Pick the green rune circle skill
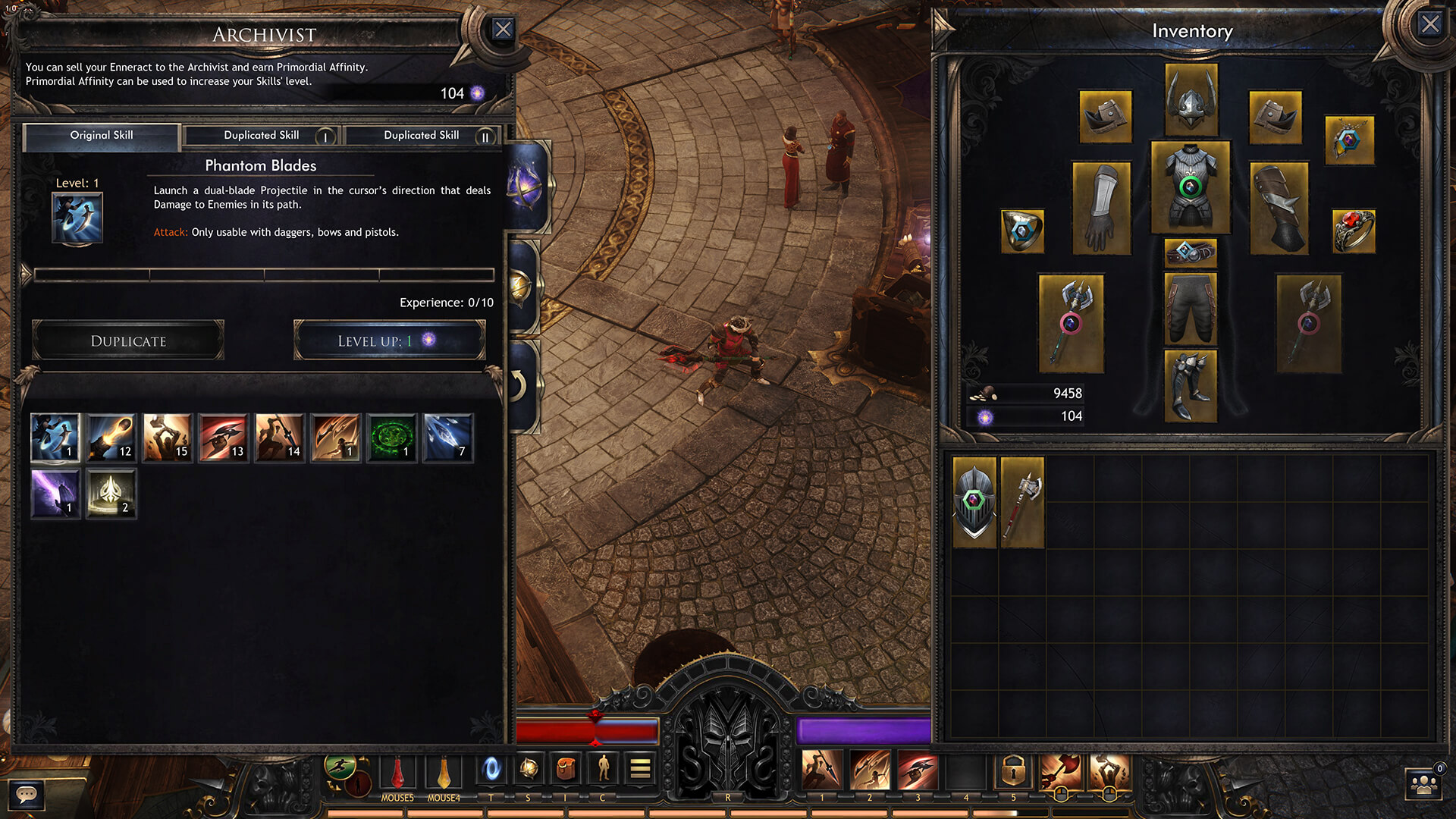This screenshot has height=819, width=1456. (x=391, y=438)
